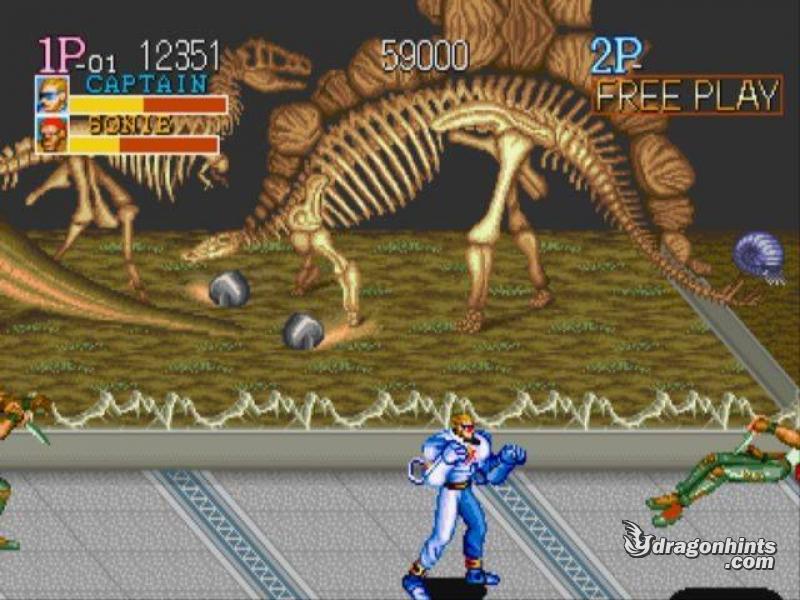800x600 pixels.
Task: Select the Sonie enemy portrait icon
Action: click(52, 134)
